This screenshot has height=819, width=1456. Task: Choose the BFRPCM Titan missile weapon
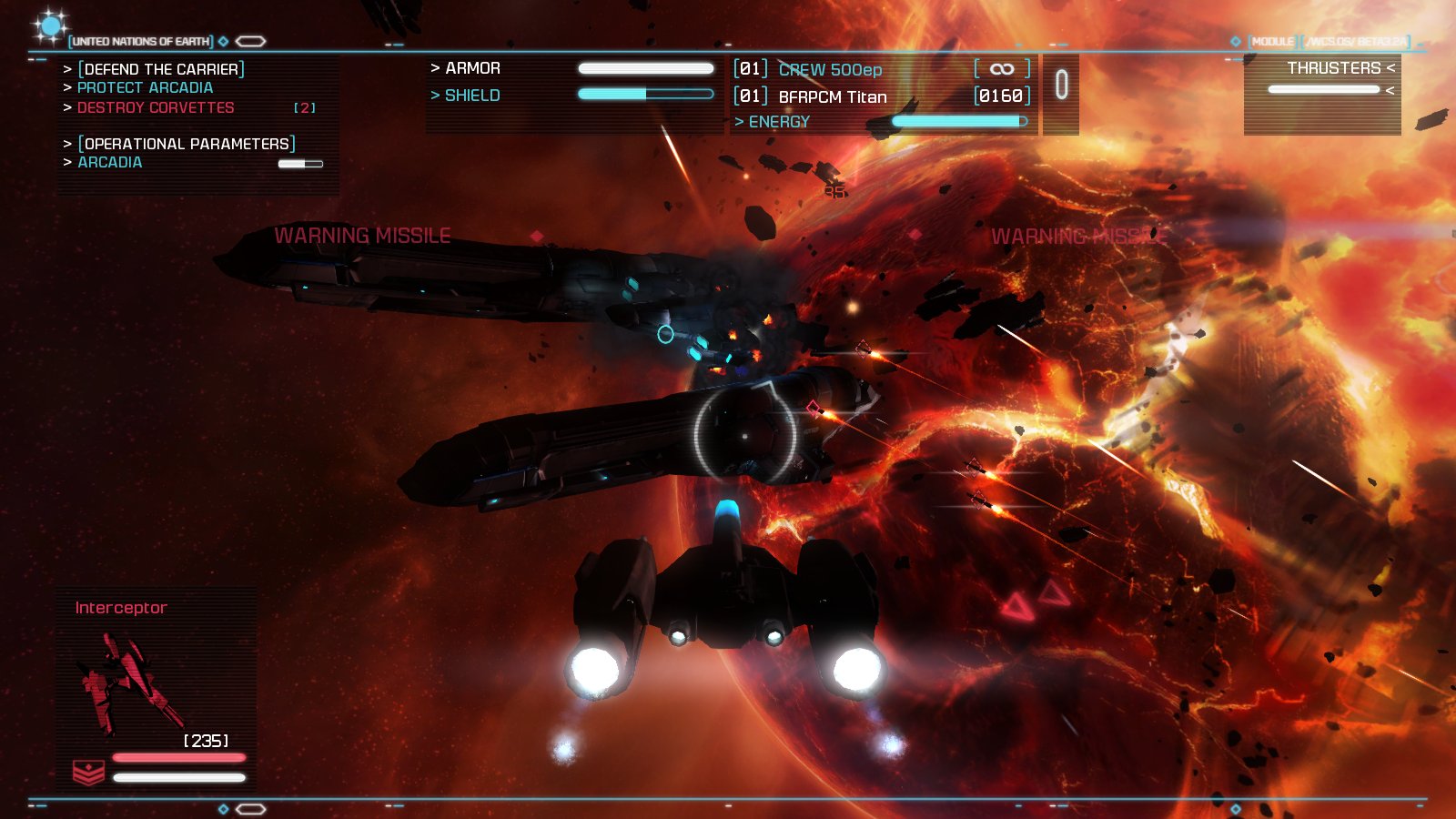pyautogui.click(x=832, y=96)
